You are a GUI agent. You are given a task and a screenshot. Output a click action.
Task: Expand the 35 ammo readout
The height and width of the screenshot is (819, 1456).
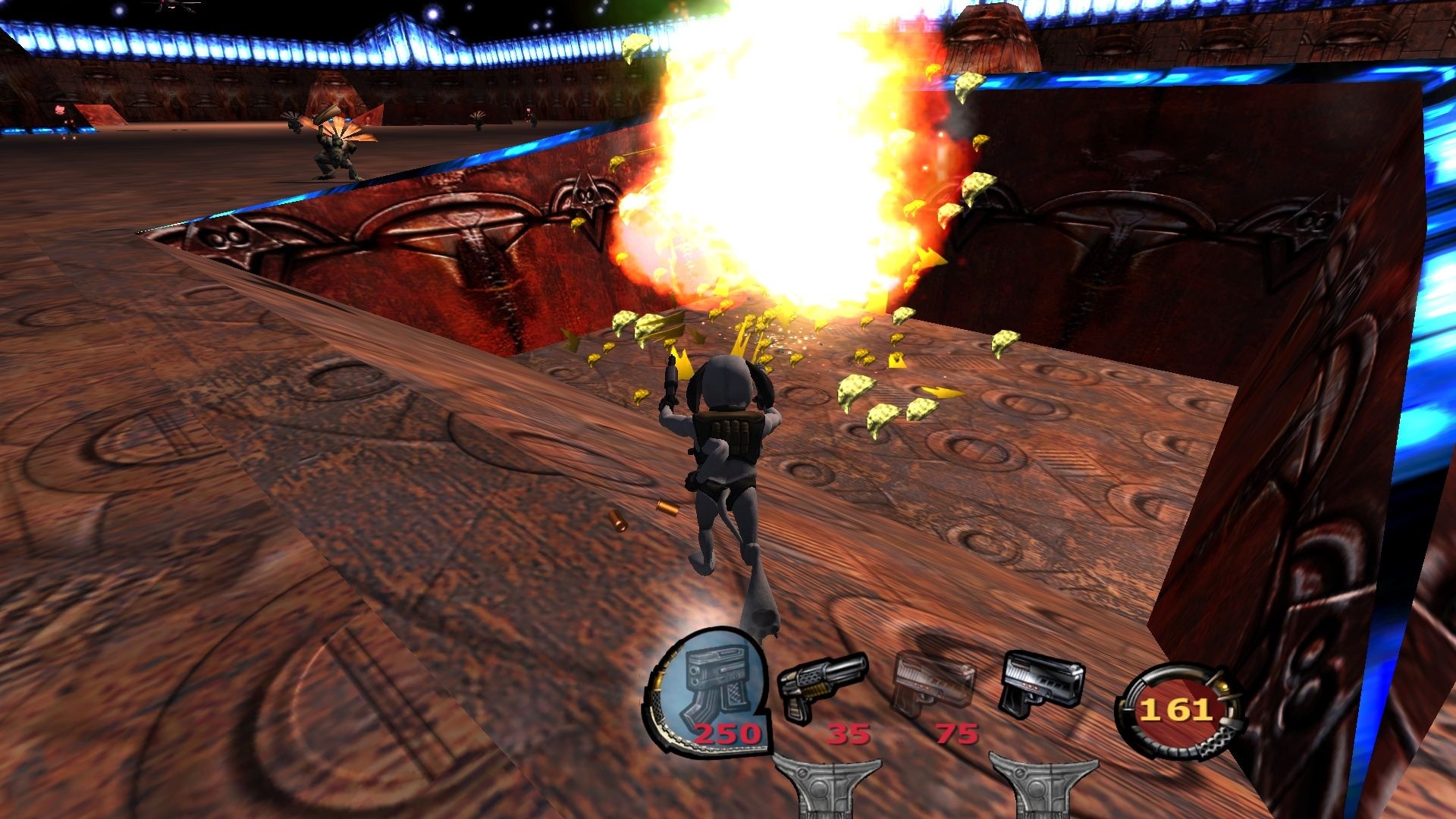[848, 735]
